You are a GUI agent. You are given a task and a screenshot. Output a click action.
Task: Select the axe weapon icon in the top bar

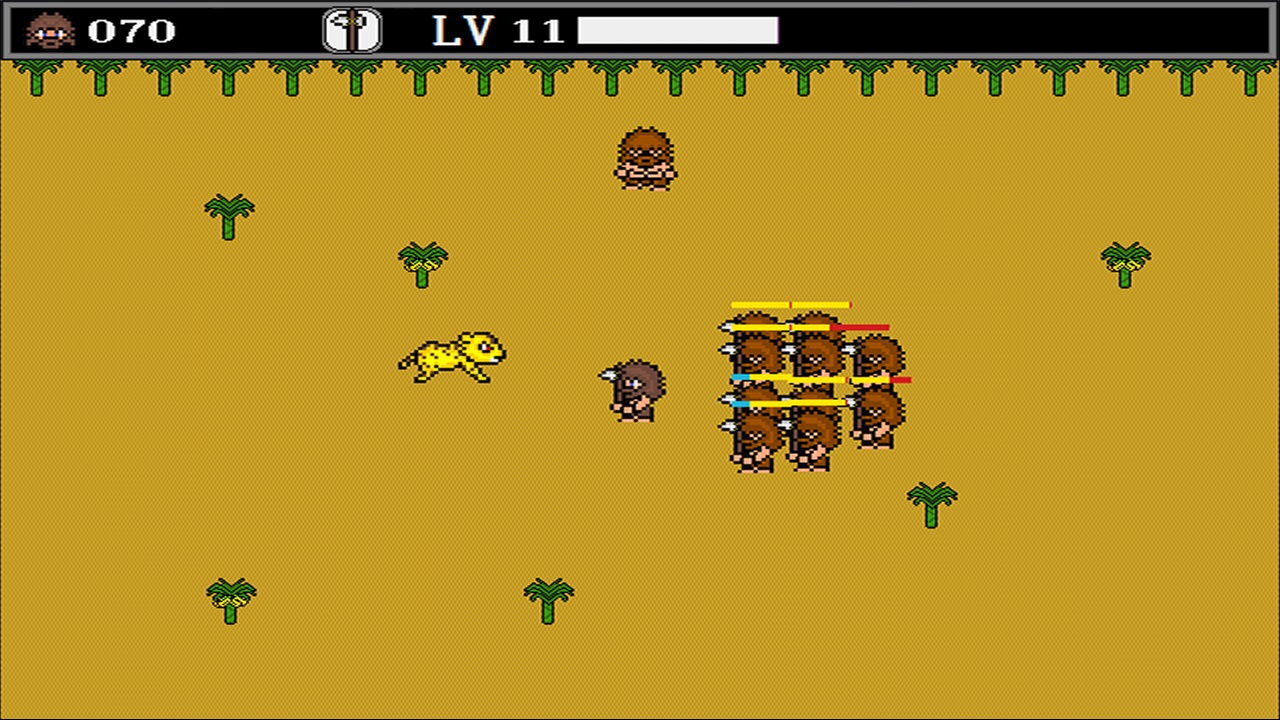pyautogui.click(x=352, y=31)
